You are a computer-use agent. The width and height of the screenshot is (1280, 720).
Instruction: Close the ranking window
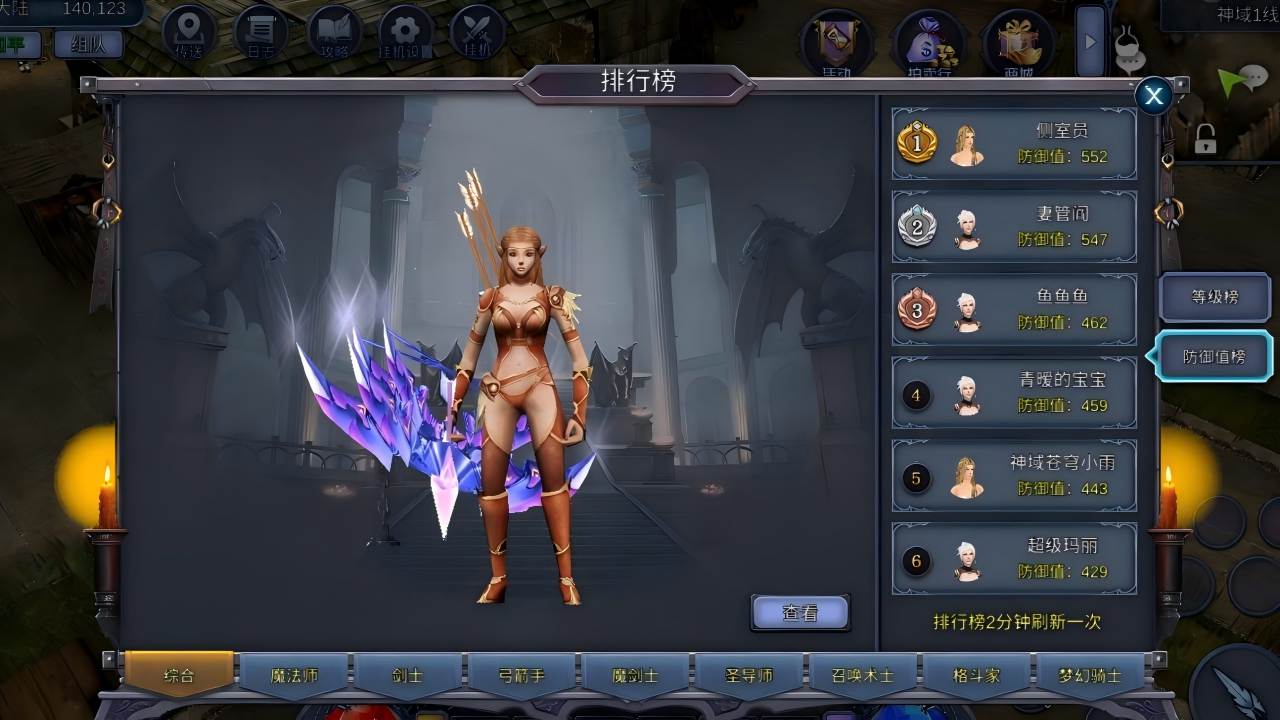pos(1154,96)
